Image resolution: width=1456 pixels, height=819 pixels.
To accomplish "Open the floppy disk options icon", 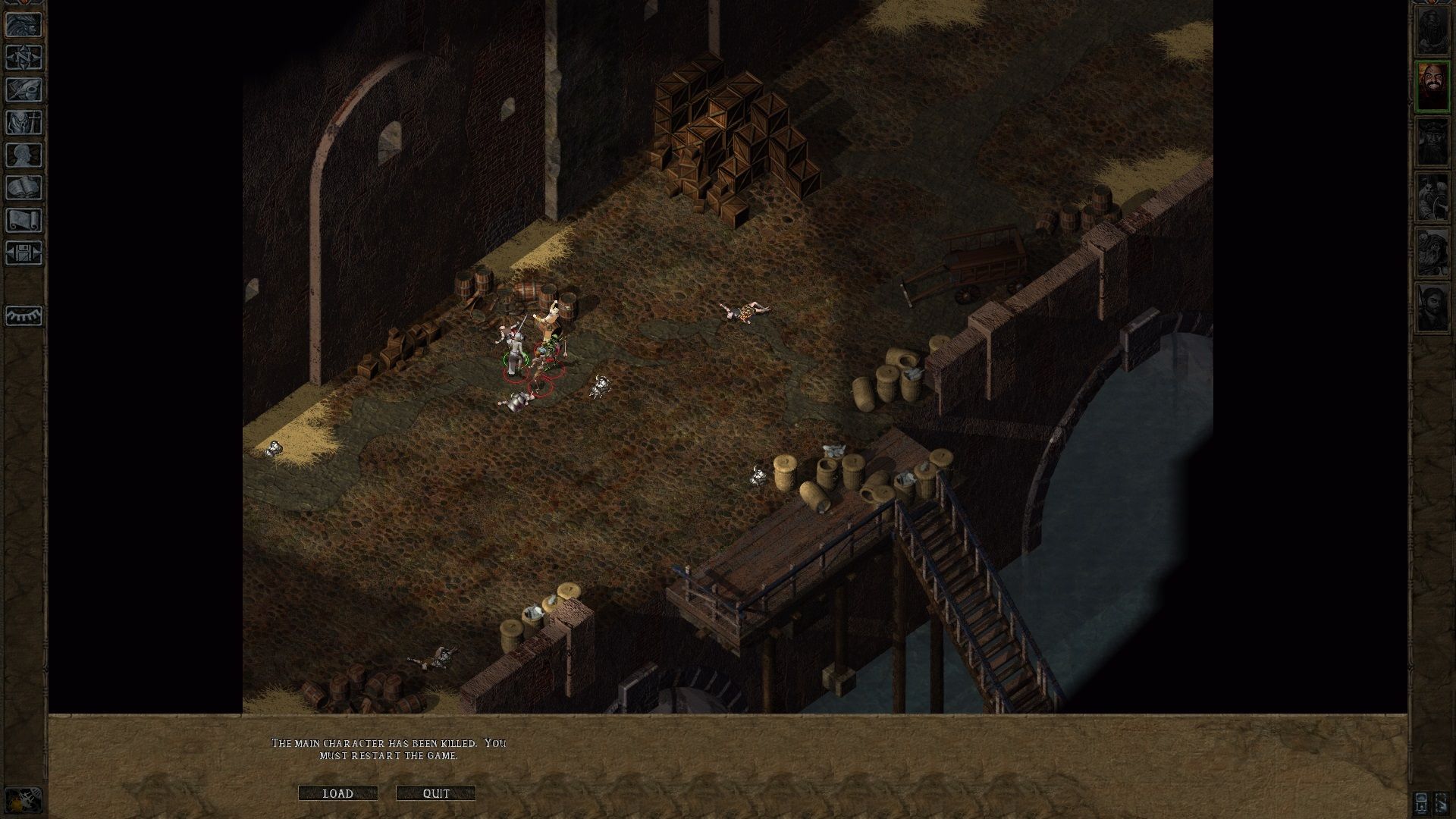I will [x=24, y=253].
